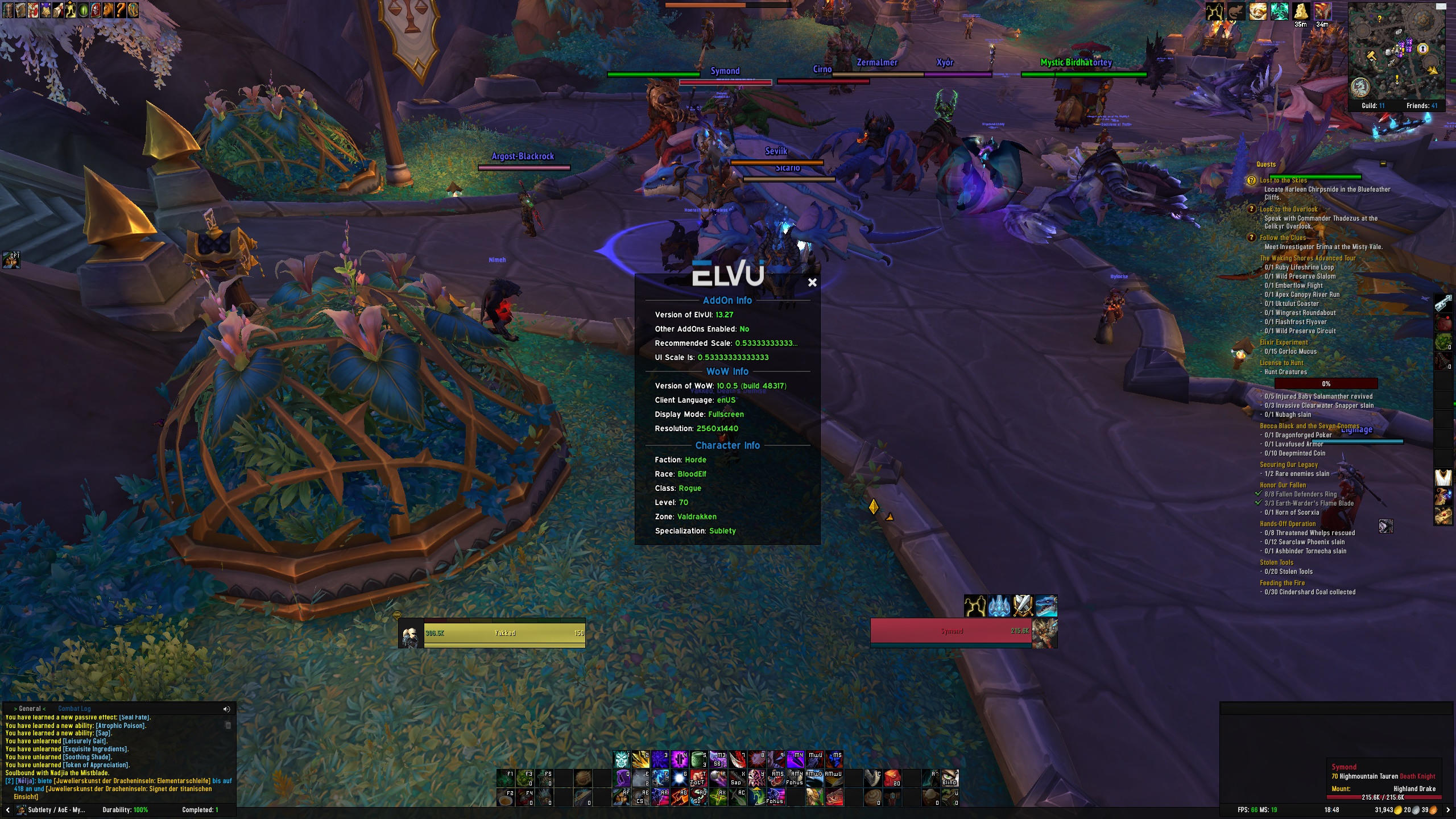Viewport: 1456px width, 819px height.
Task: Open mail via the minimap envelope icon
Action: tap(1441, 7)
